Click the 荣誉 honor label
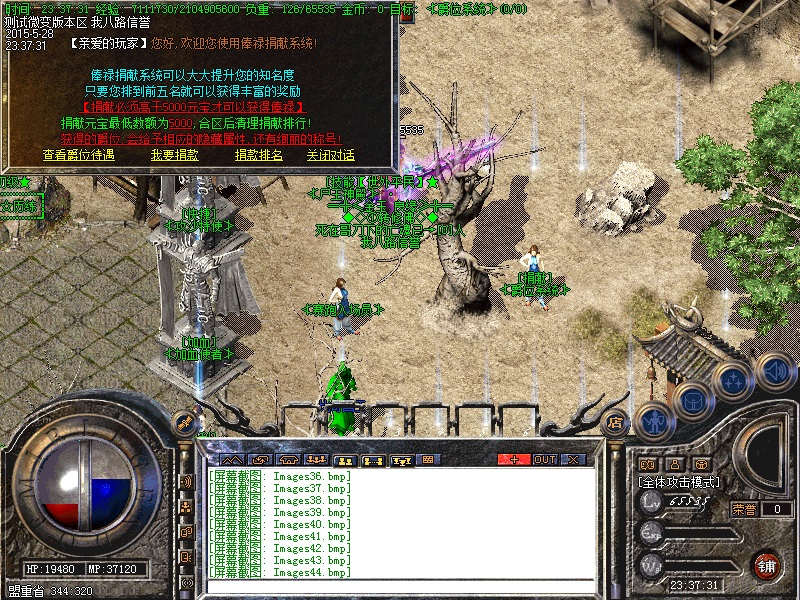 coord(744,509)
